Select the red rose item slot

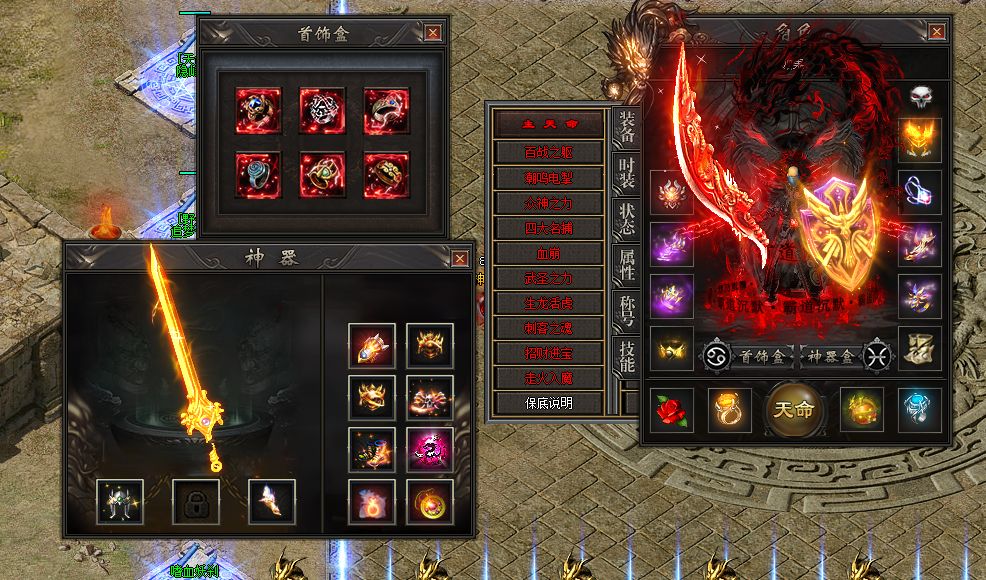click(x=672, y=409)
